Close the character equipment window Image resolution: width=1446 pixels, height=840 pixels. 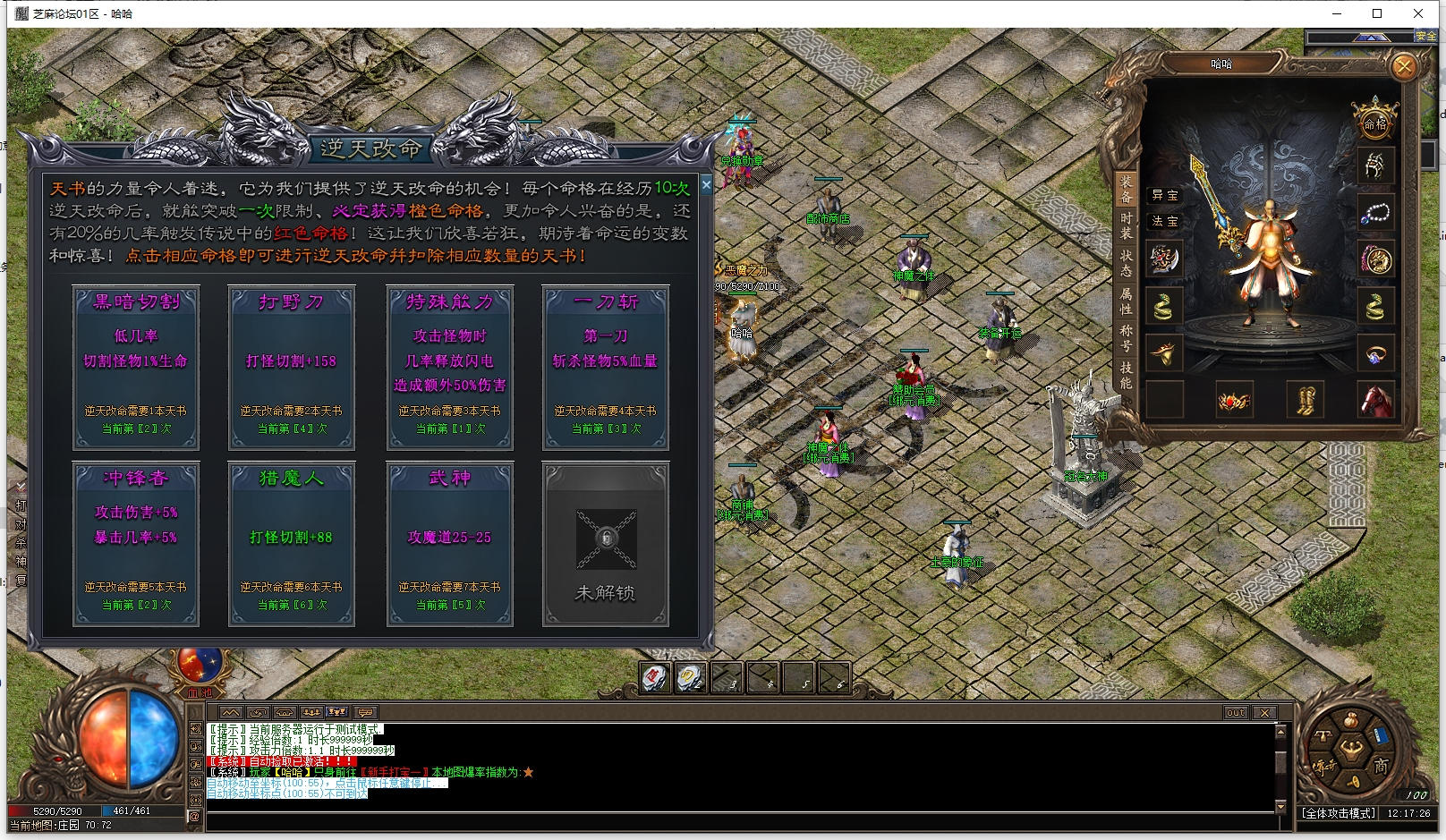[1404, 66]
